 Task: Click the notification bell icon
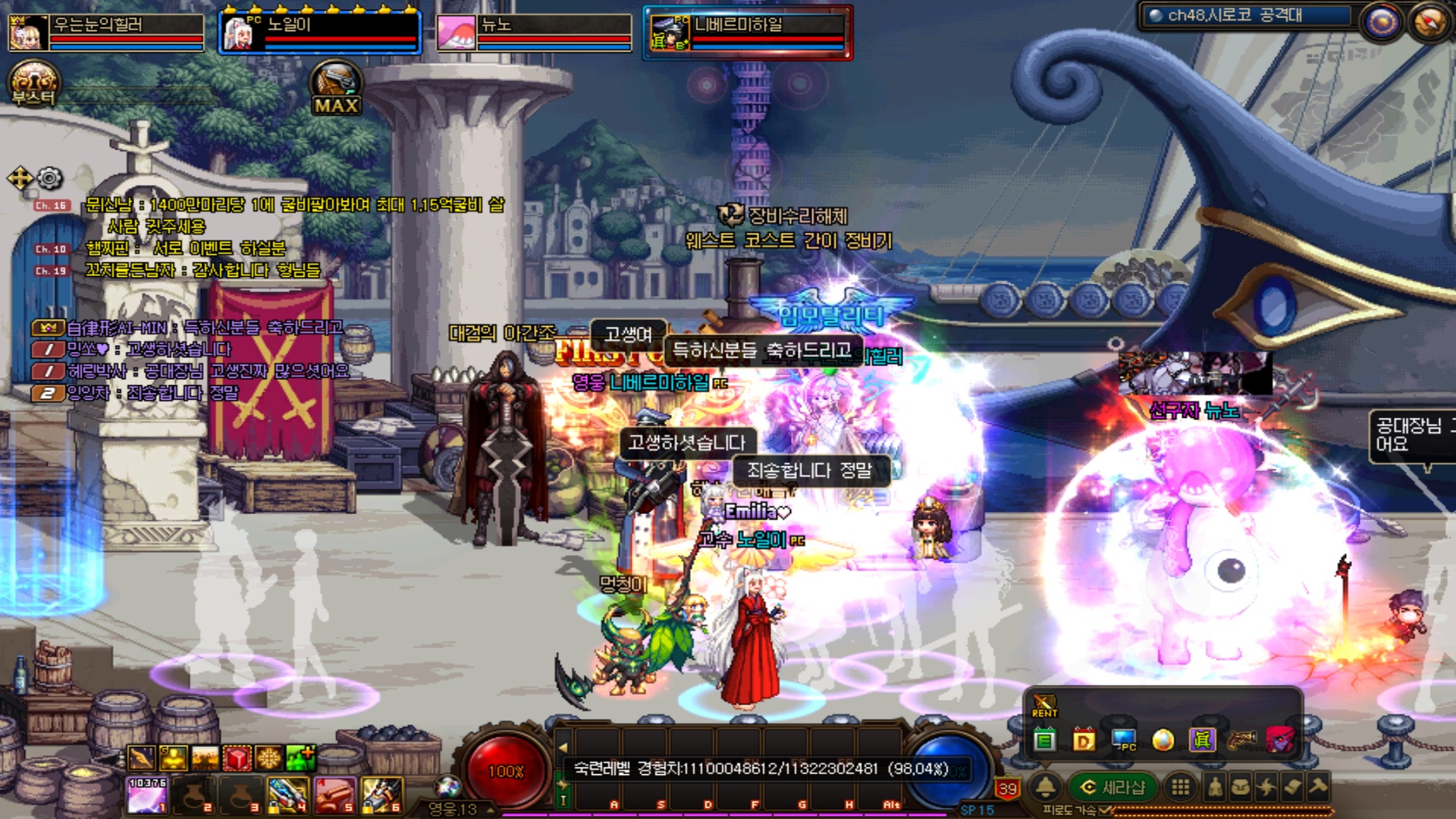click(x=1046, y=787)
